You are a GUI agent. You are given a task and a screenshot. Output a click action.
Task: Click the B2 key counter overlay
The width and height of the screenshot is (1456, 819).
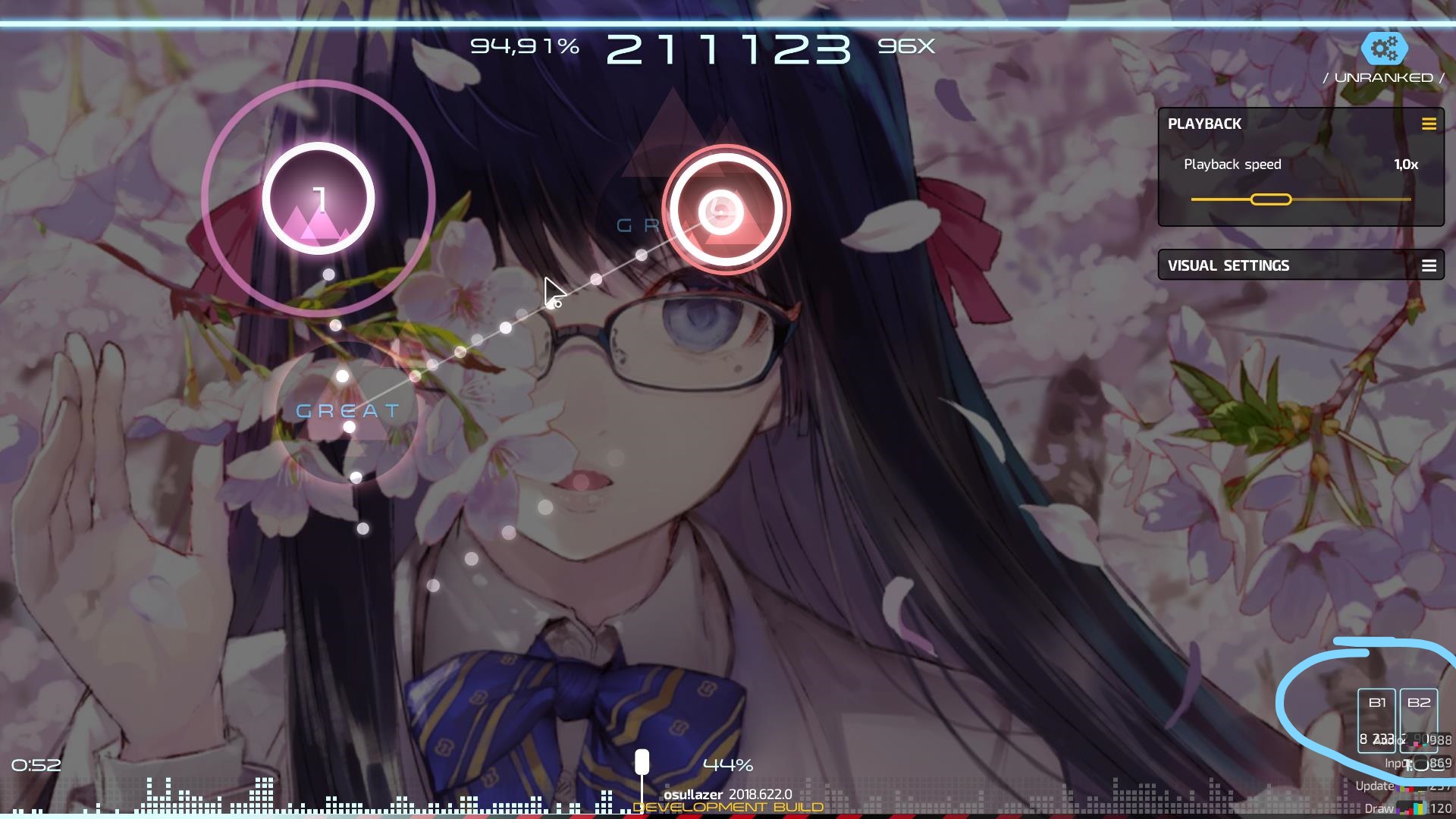1420,722
